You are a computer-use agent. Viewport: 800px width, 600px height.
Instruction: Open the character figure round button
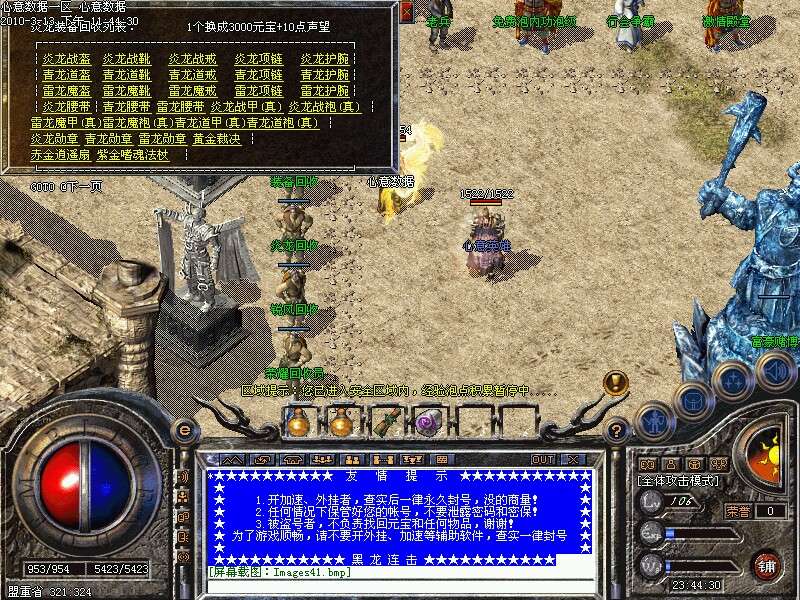click(654, 421)
